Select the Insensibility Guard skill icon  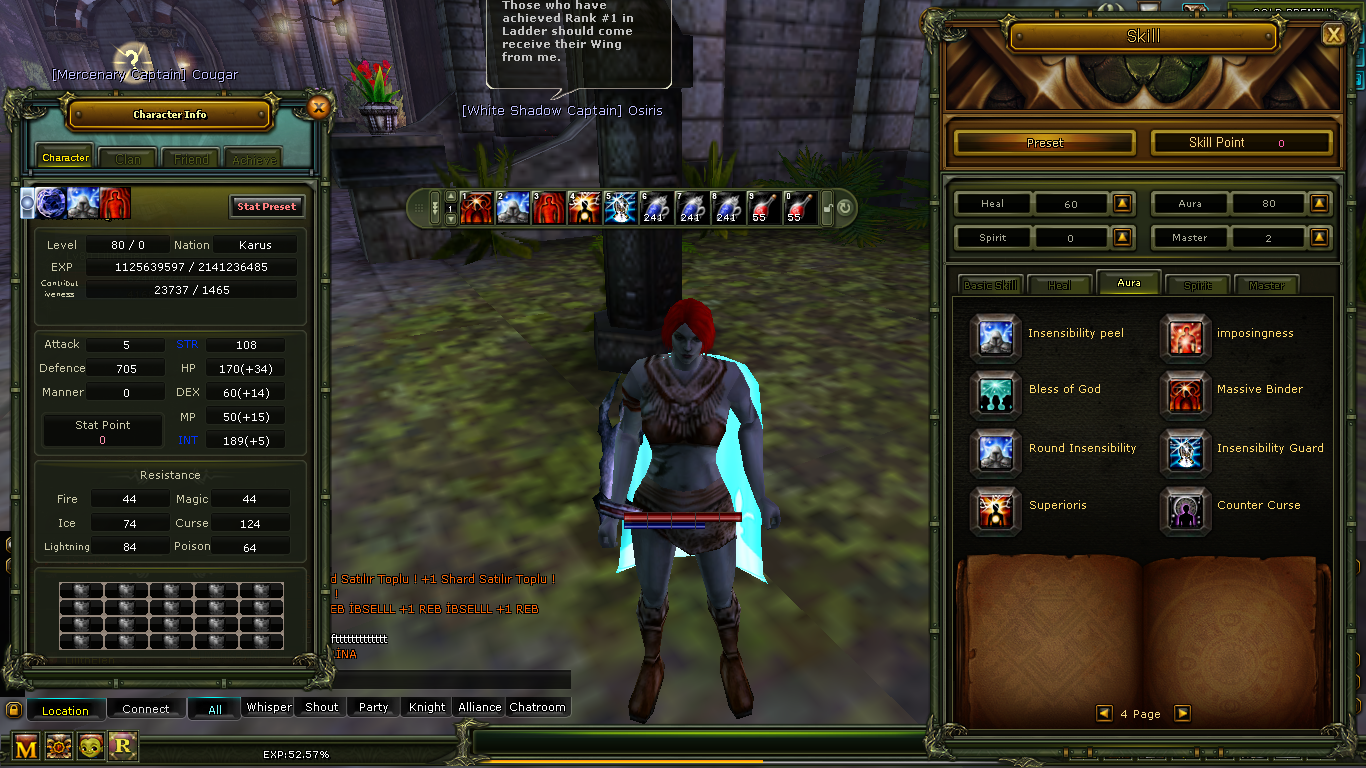[1186, 453]
